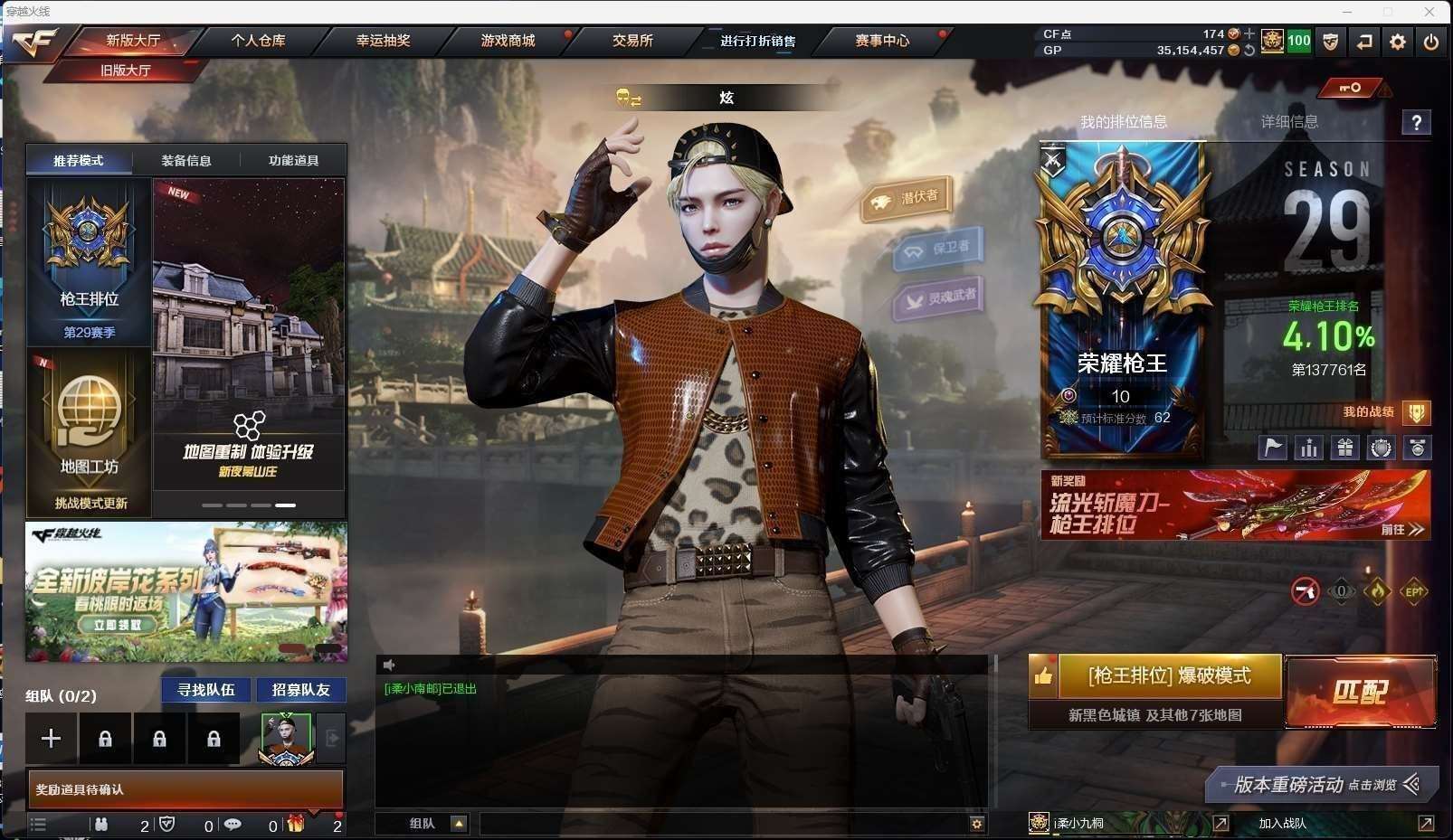Recruit teammates with 招募队友
This screenshot has height=840, width=1453.
(301, 690)
